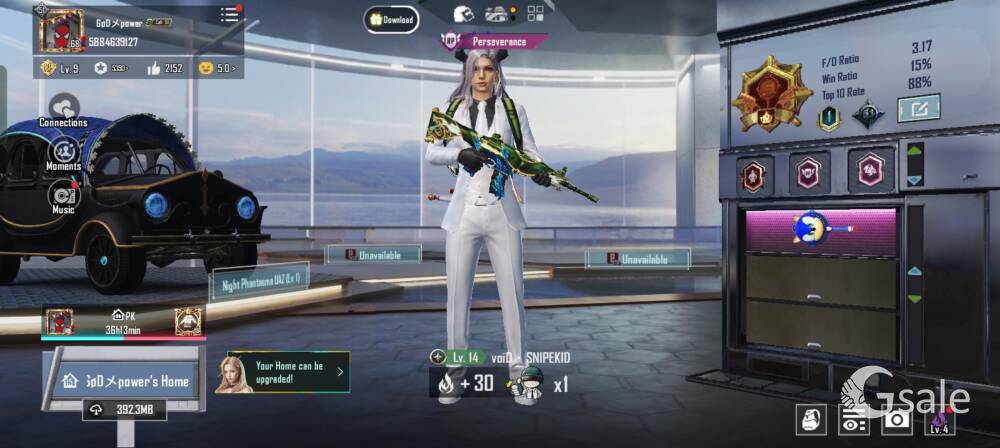1000x448 pixels.
Task: Tap the Download button
Action: click(x=391, y=19)
